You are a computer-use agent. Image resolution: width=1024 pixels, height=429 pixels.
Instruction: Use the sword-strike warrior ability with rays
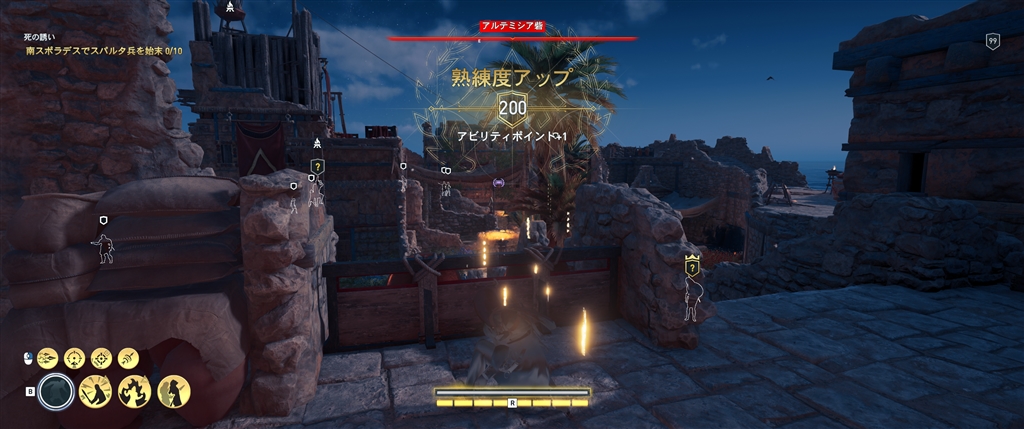coord(96,391)
